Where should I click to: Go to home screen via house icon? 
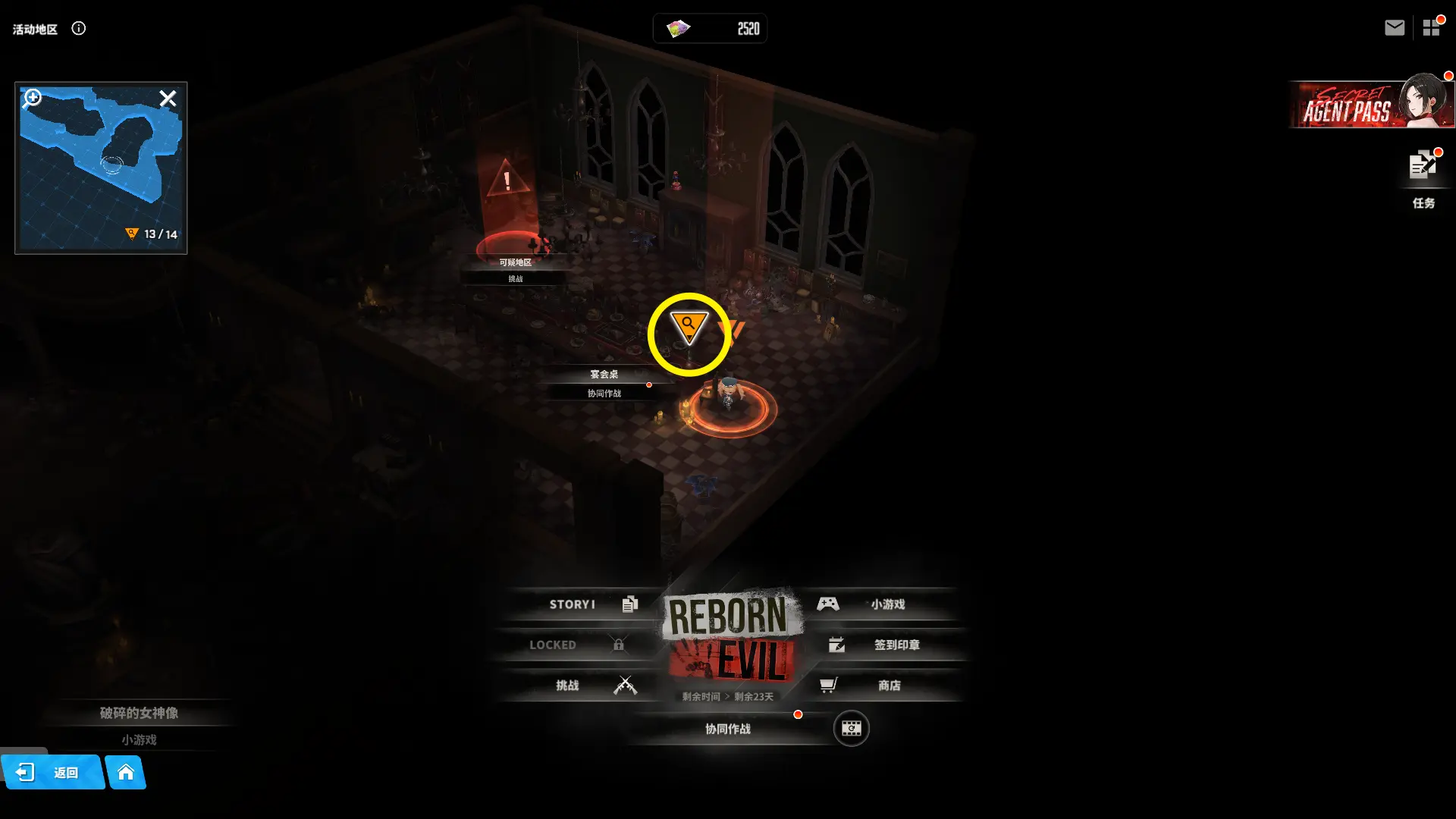coord(126,773)
